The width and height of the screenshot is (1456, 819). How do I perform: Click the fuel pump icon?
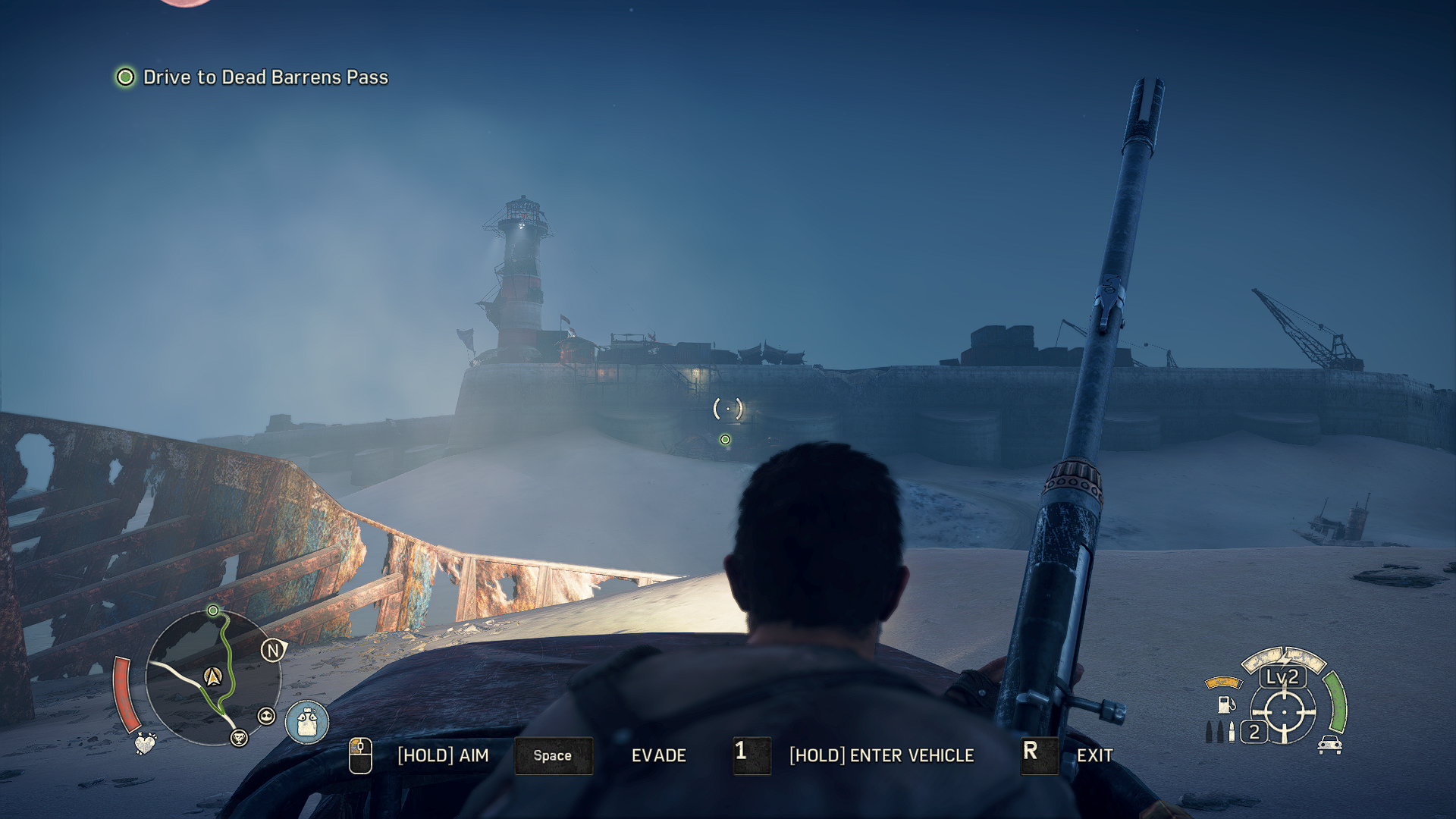[1225, 704]
